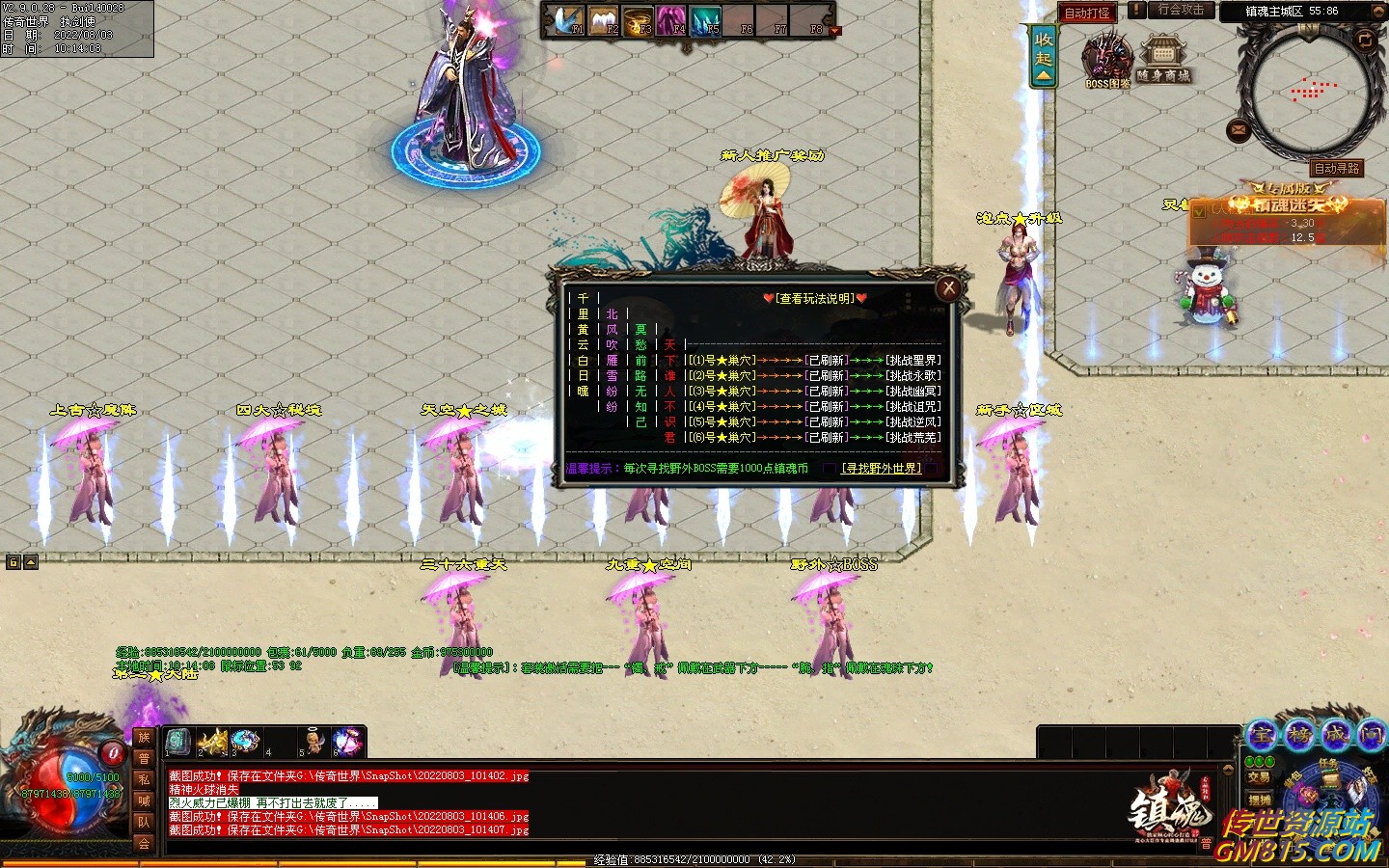Switch chat to the 队 team channel
Image resolution: width=1389 pixels, height=868 pixels.
tap(144, 822)
